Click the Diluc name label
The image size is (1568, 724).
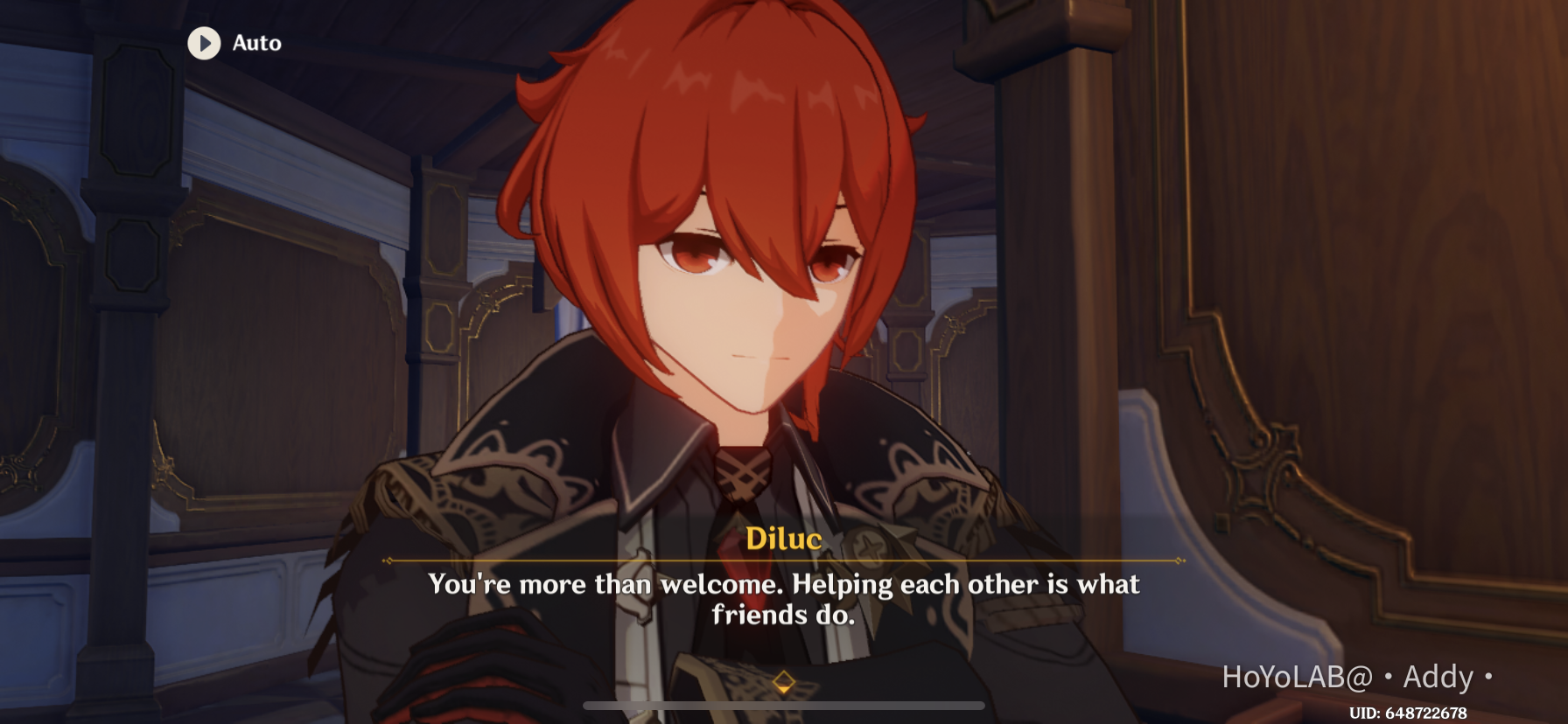785,541
